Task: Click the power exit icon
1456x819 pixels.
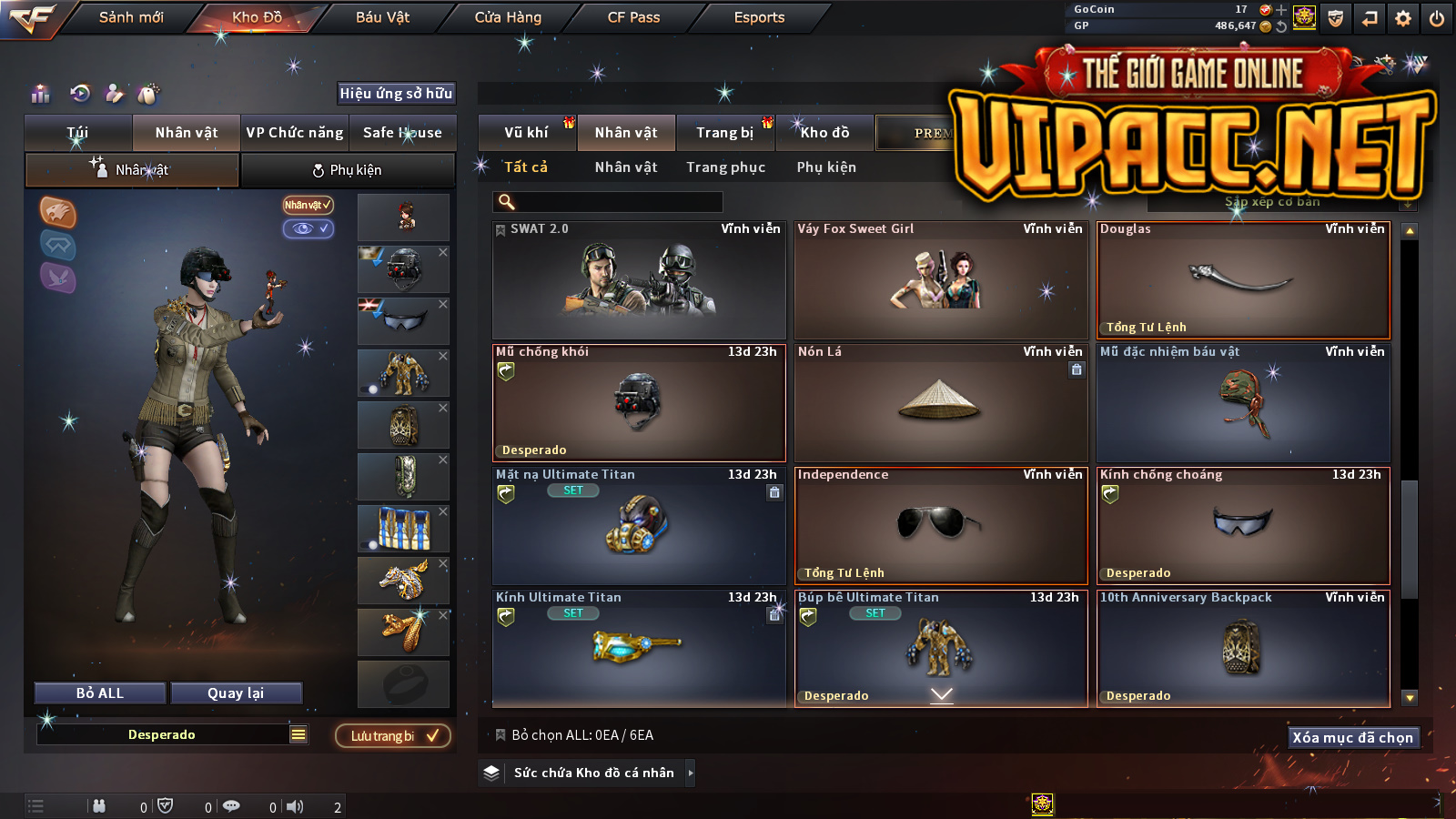Action: [1437, 18]
